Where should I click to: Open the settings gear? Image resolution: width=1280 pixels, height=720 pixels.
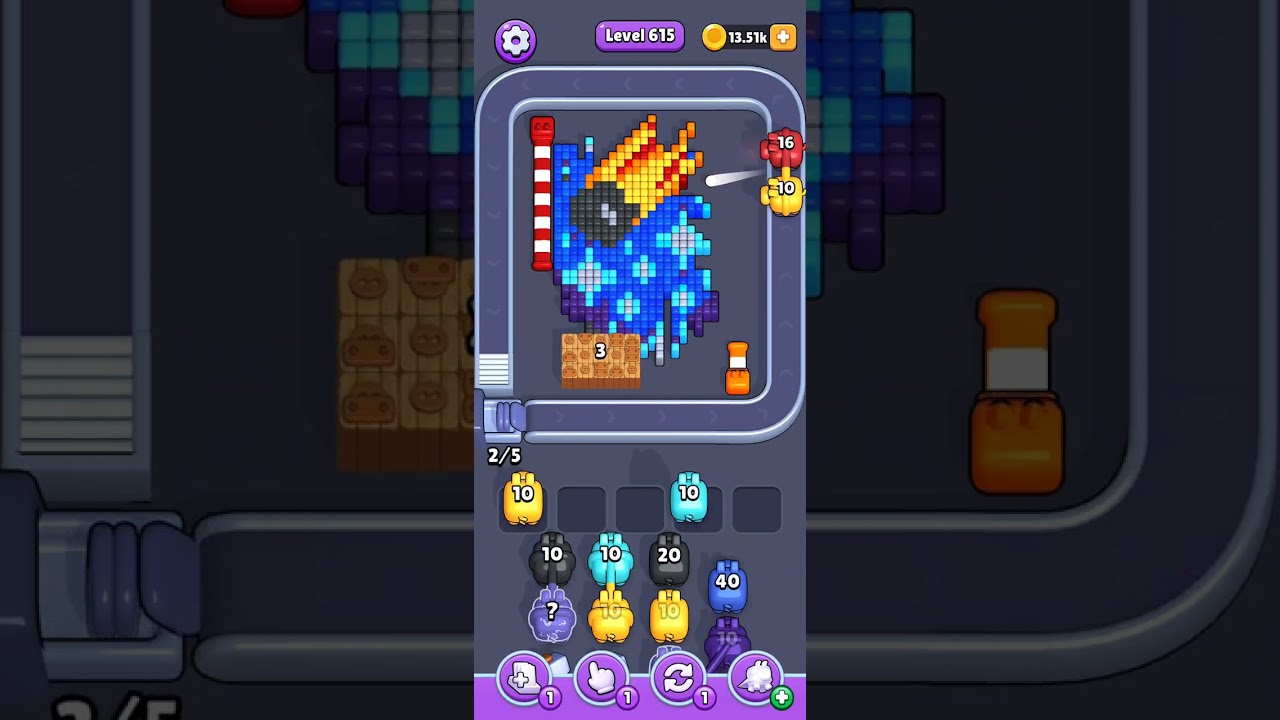[516, 37]
